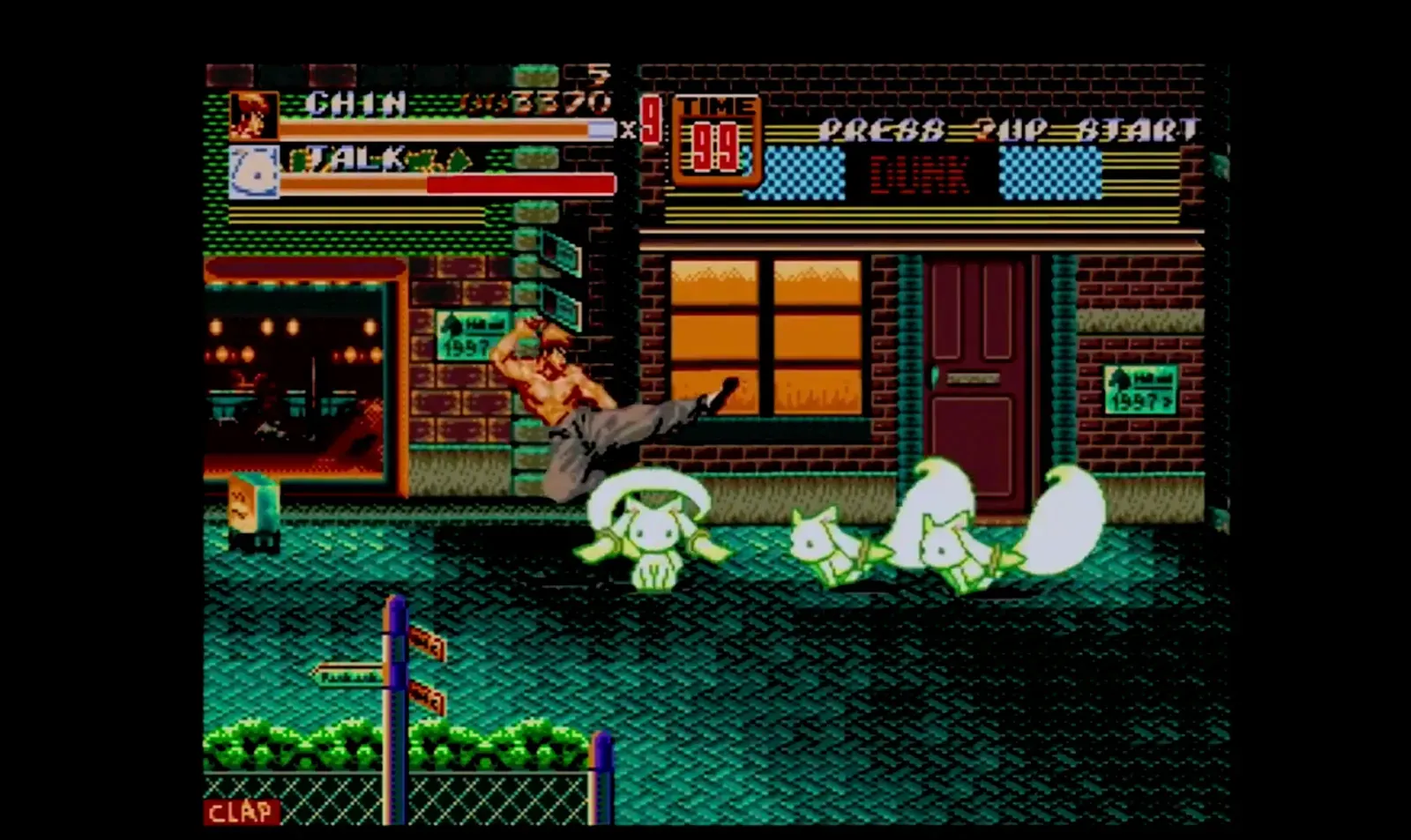Screen dimensions: 1411x840
Task: Click TALK's red health bar
Action: click(520, 182)
